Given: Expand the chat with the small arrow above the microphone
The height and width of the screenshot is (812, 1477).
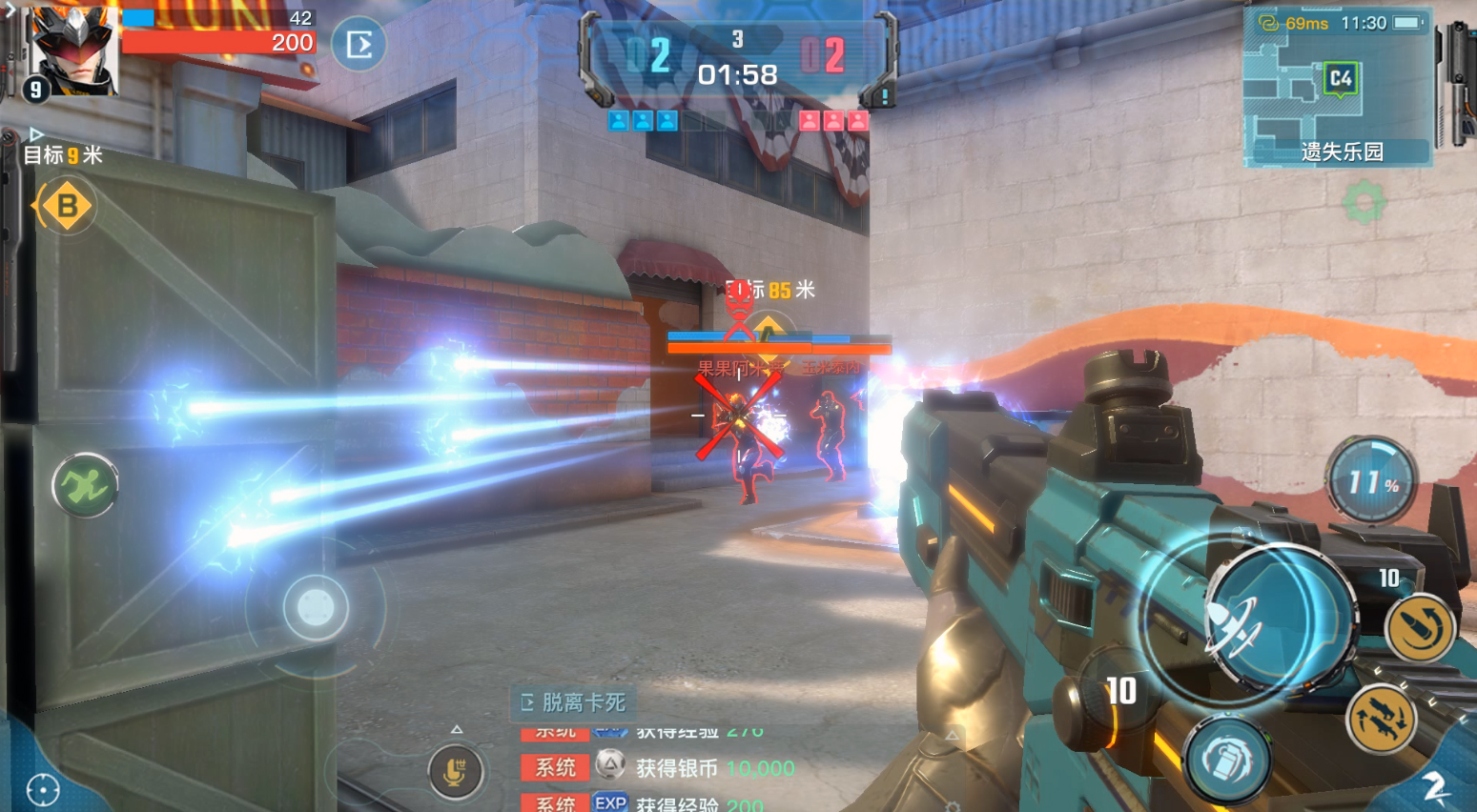Looking at the screenshot, I should point(457,729).
